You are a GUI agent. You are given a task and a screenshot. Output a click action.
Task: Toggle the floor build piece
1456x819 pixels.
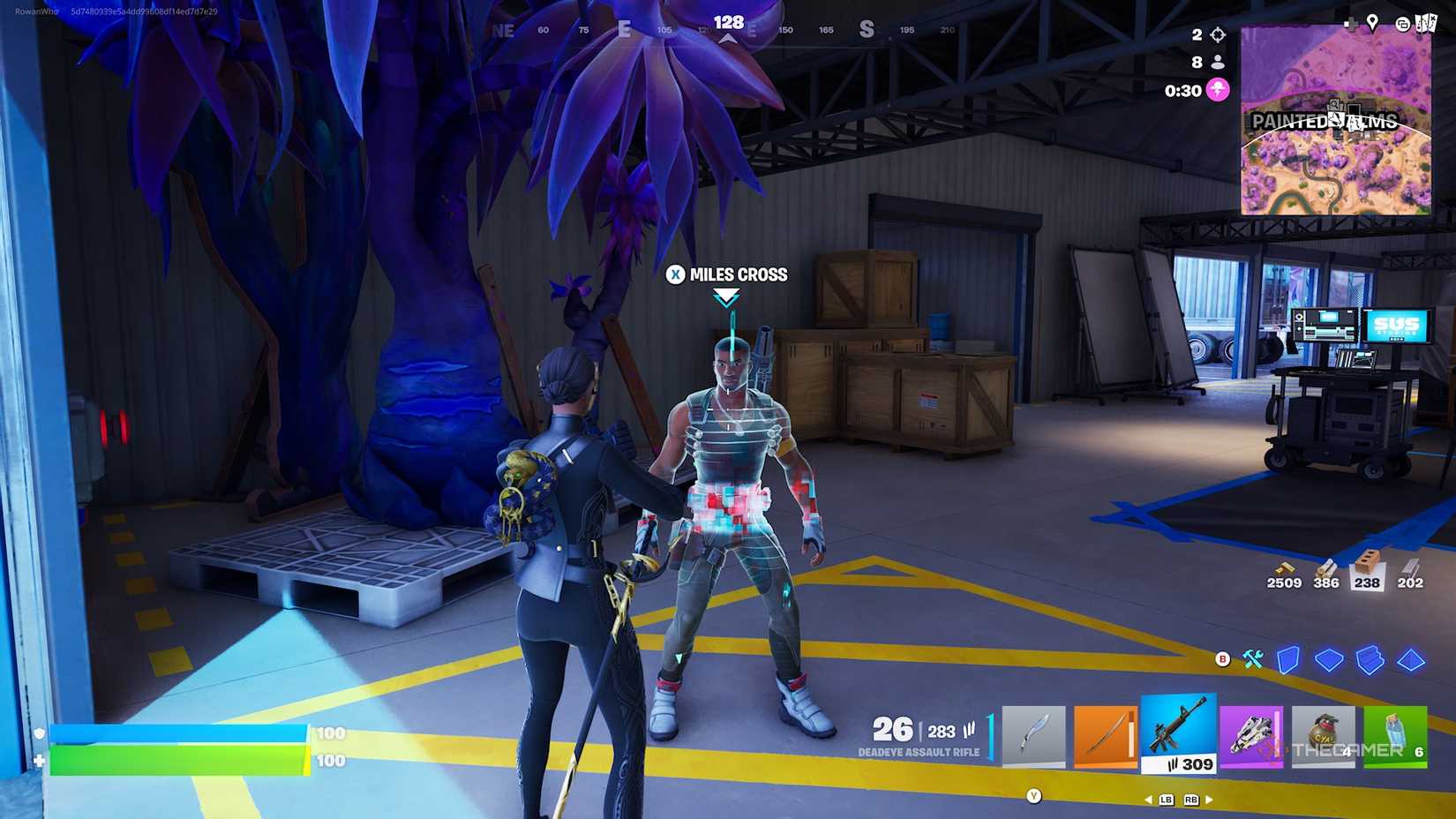[x=1329, y=658]
